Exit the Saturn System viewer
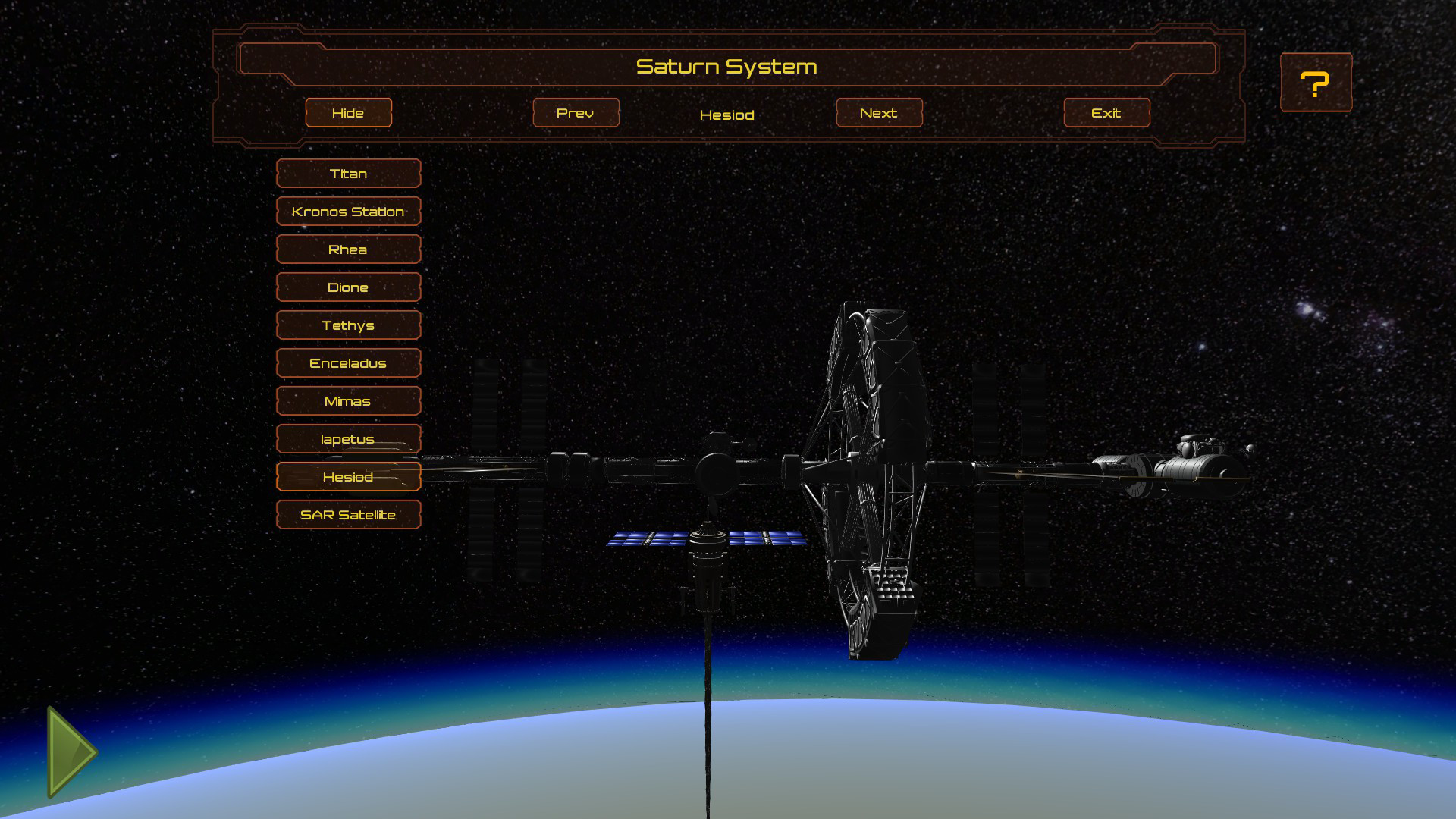 pos(1106,112)
